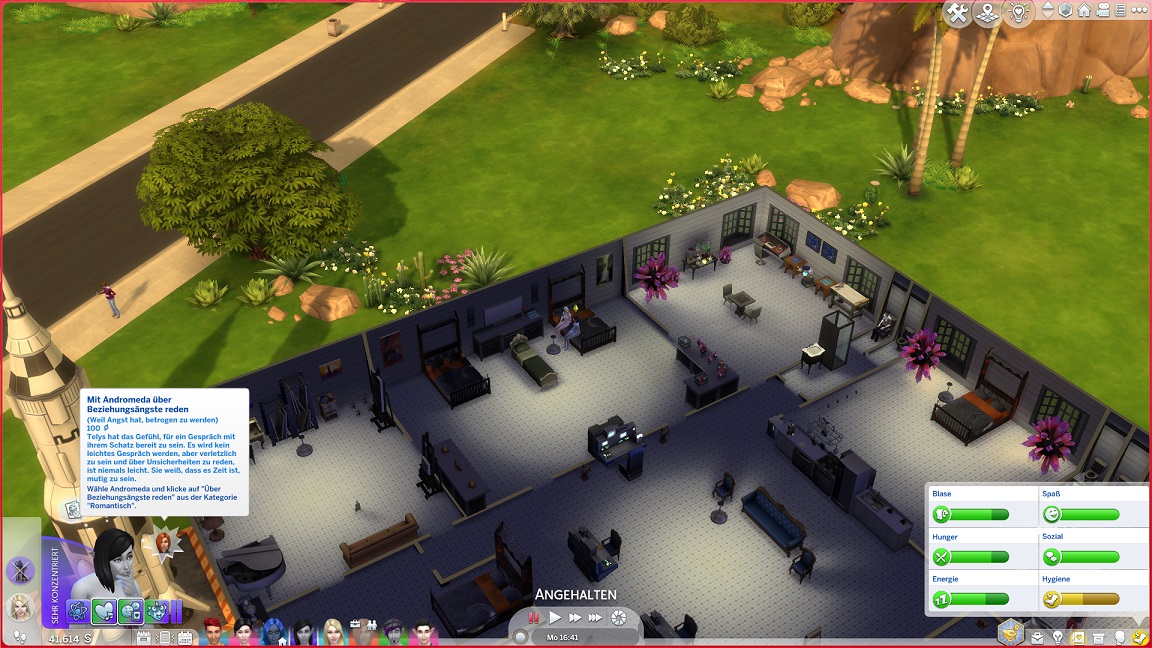
Task: Click the heart lightbulb icon in the top bar
Action: click(x=1018, y=13)
